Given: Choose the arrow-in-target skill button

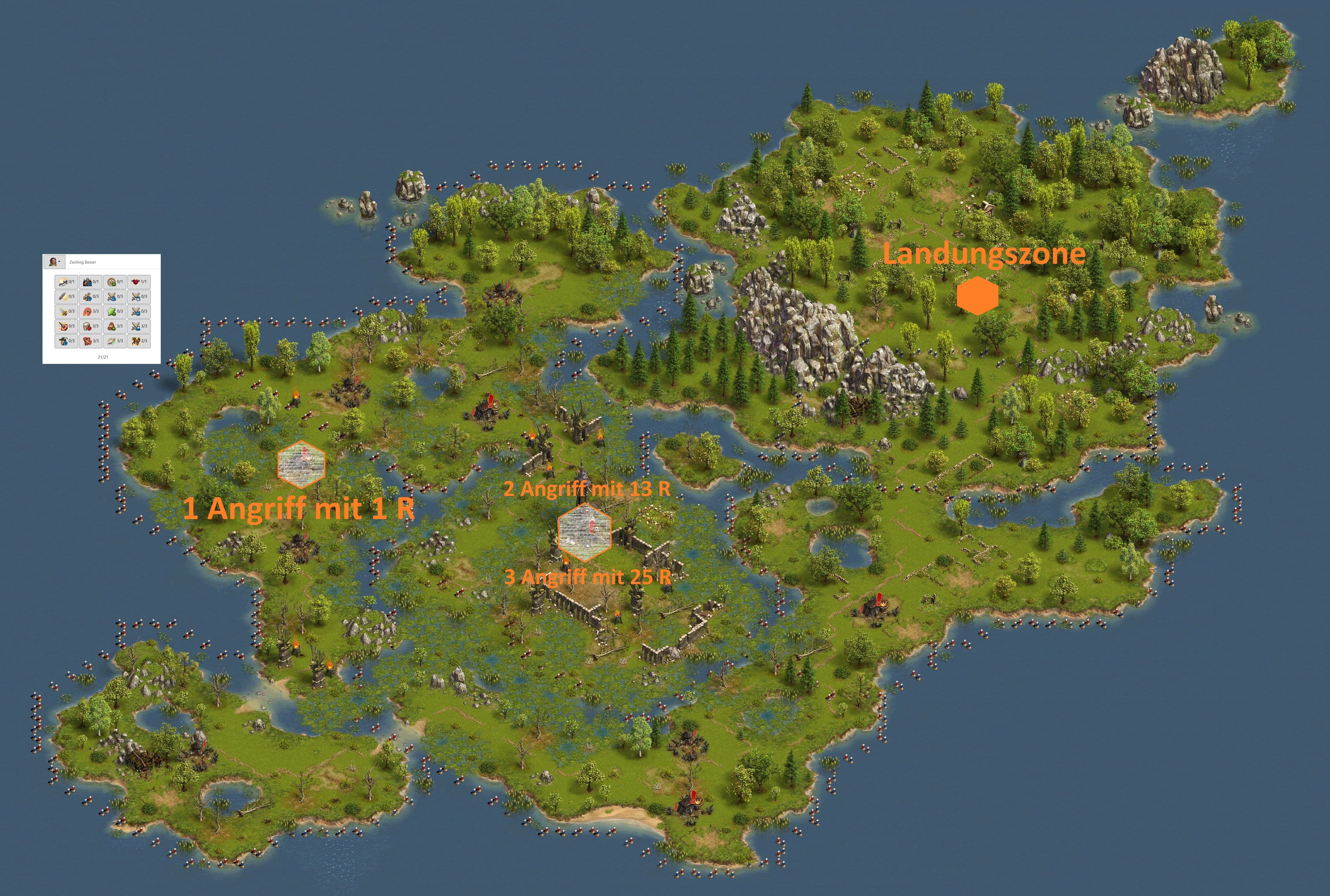Looking at the screenshot, I should click(66, 326).
